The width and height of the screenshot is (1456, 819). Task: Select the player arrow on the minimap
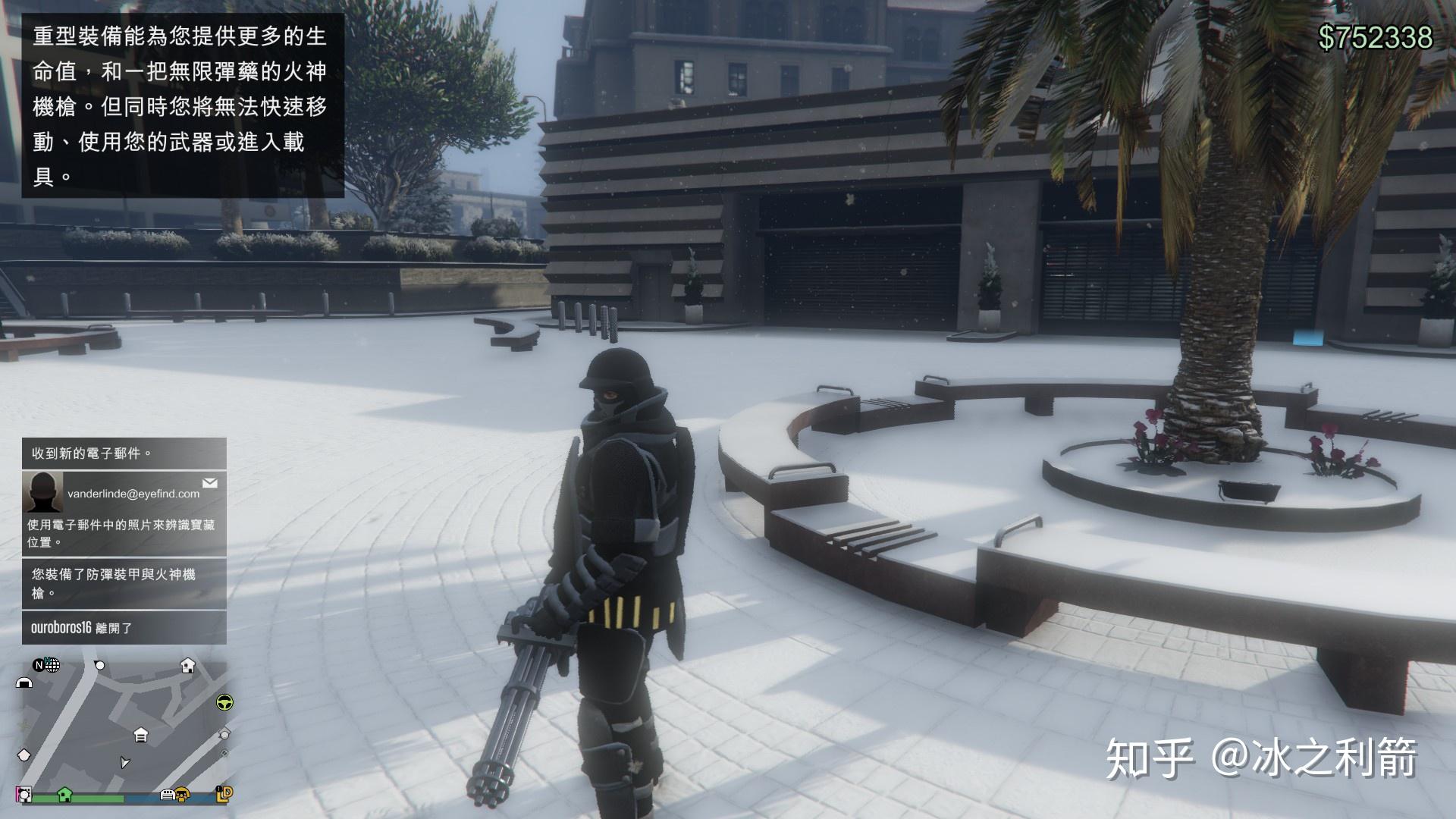pos(125,762)
